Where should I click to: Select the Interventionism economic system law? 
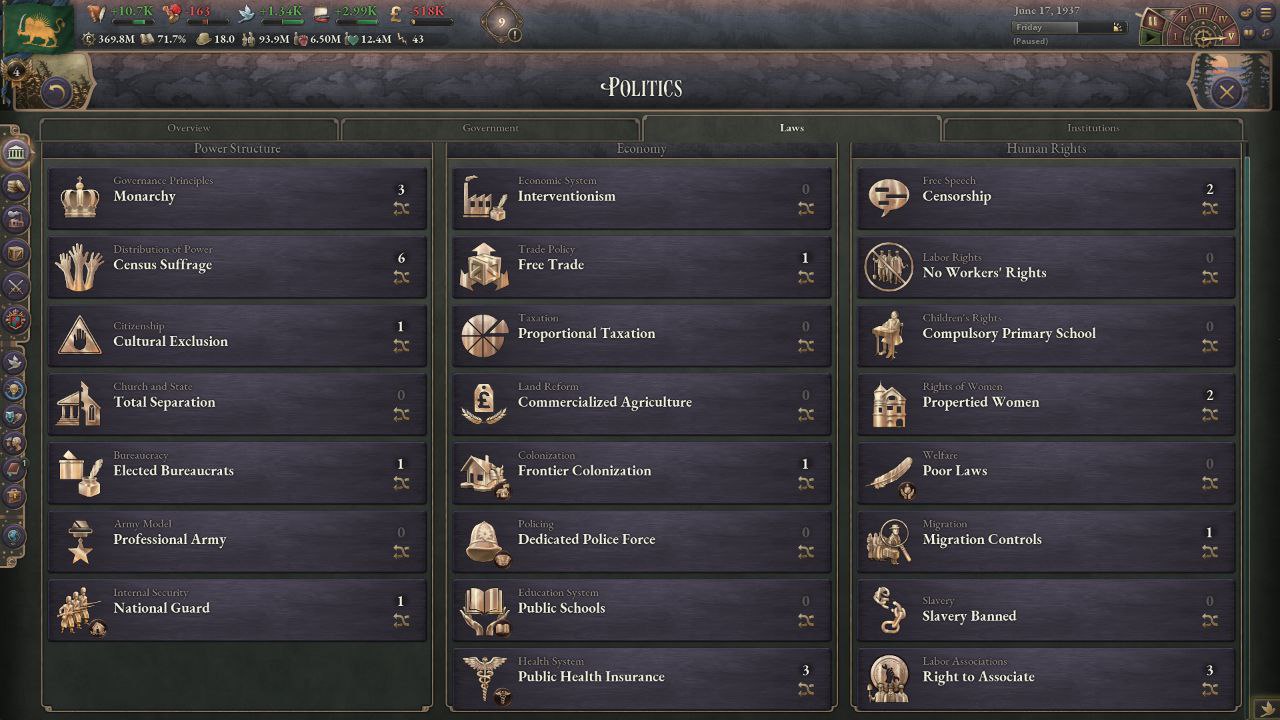pos(641,197)
